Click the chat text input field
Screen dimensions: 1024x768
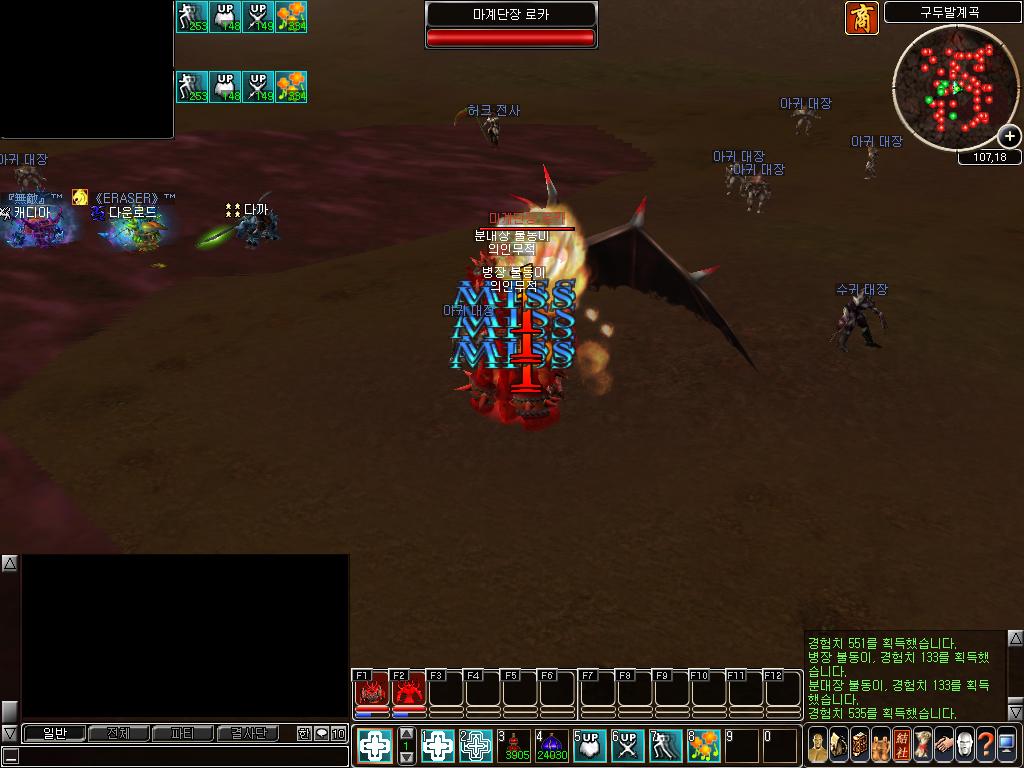[180, 756]
